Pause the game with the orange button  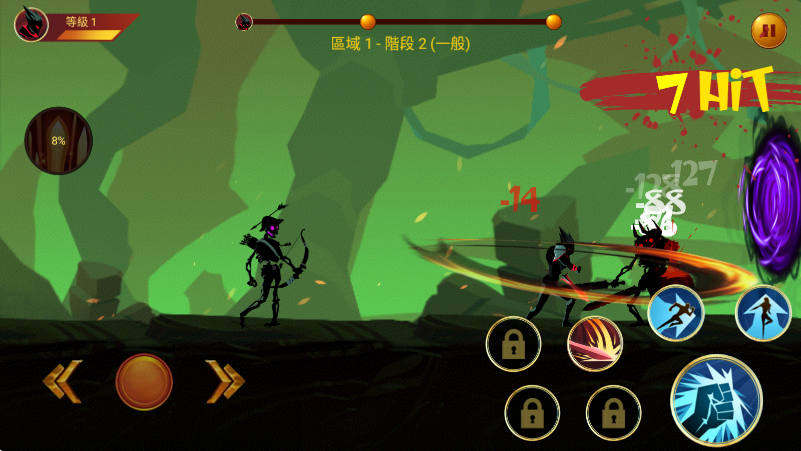coord(768,30)
